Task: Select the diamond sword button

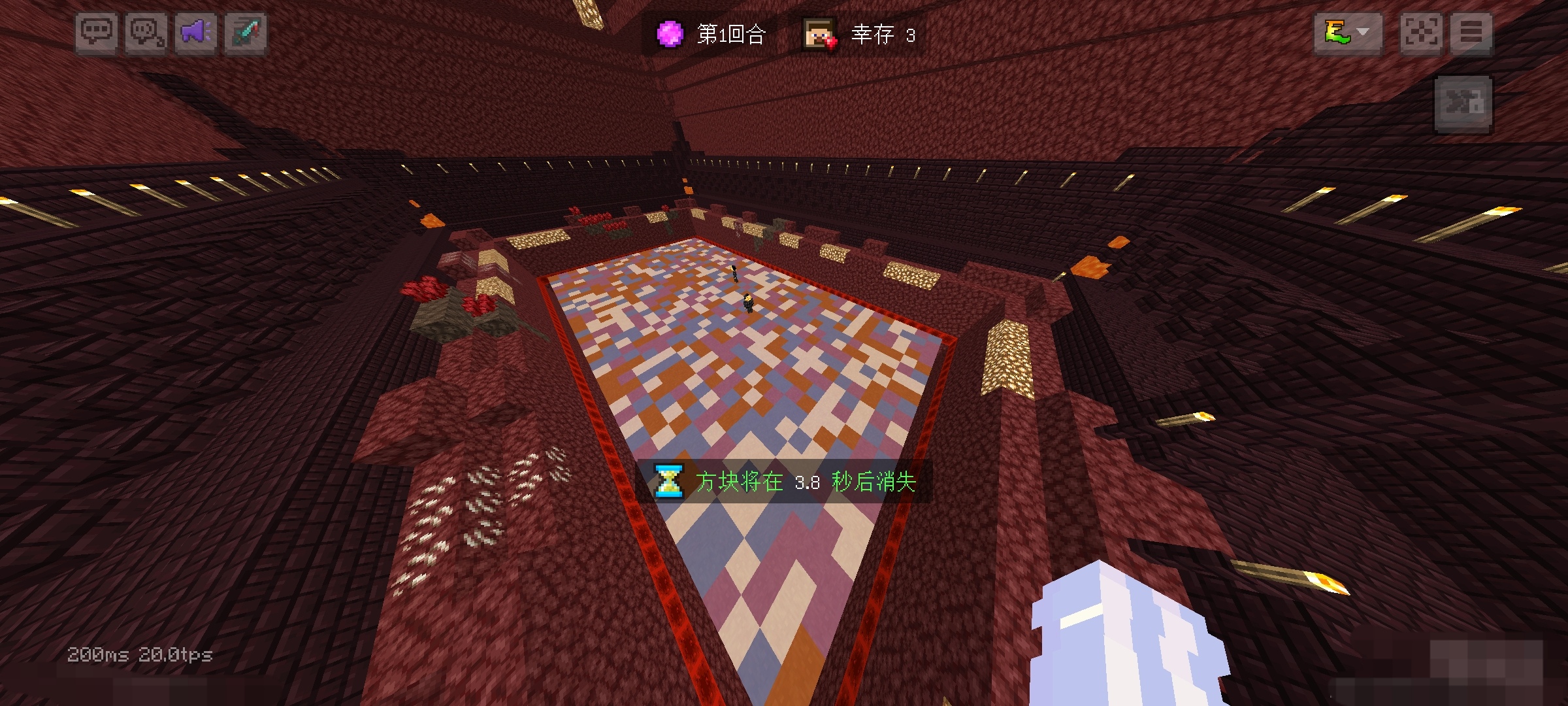Action: click(x=246, y=33)
